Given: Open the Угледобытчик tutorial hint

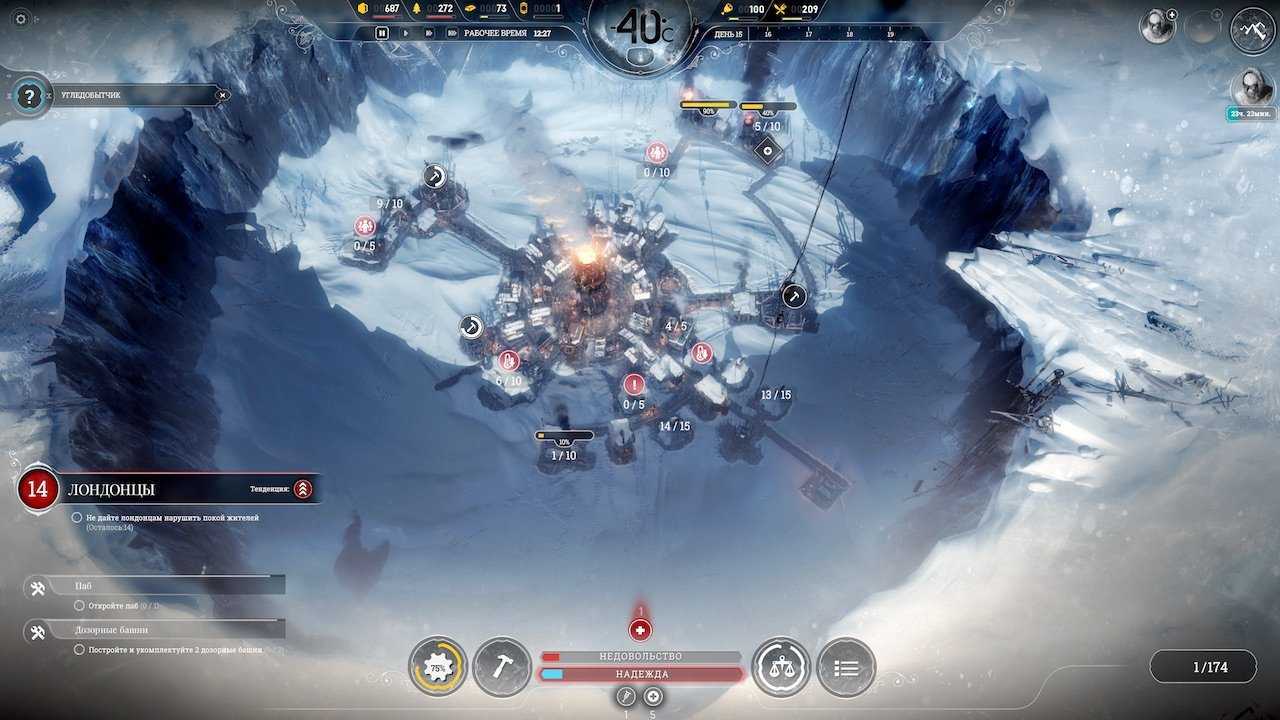Looking at the screenshot, I should click(x=30, y=96).
